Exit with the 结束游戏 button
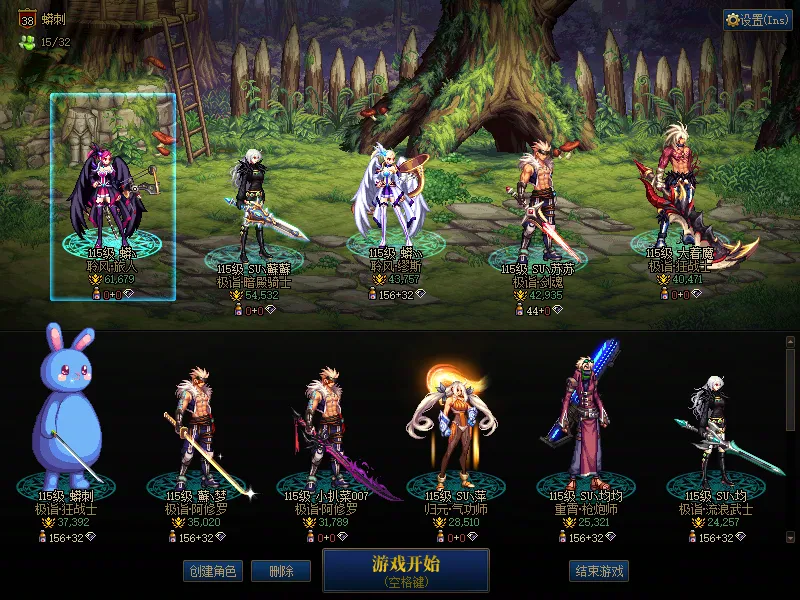The height and width of the screenshot is (600, 800). tap(600, 571)
